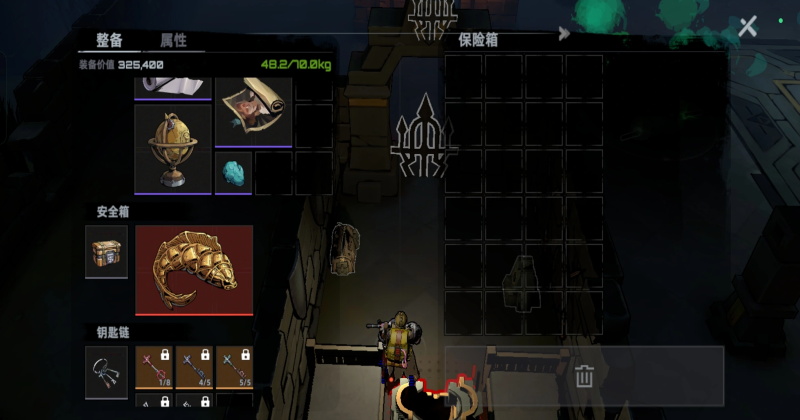Image resolution: width=800 pixels, height=420 pixels.
Task: Select the turquoise ore chunk item
Action: click(x=233, y=172)
